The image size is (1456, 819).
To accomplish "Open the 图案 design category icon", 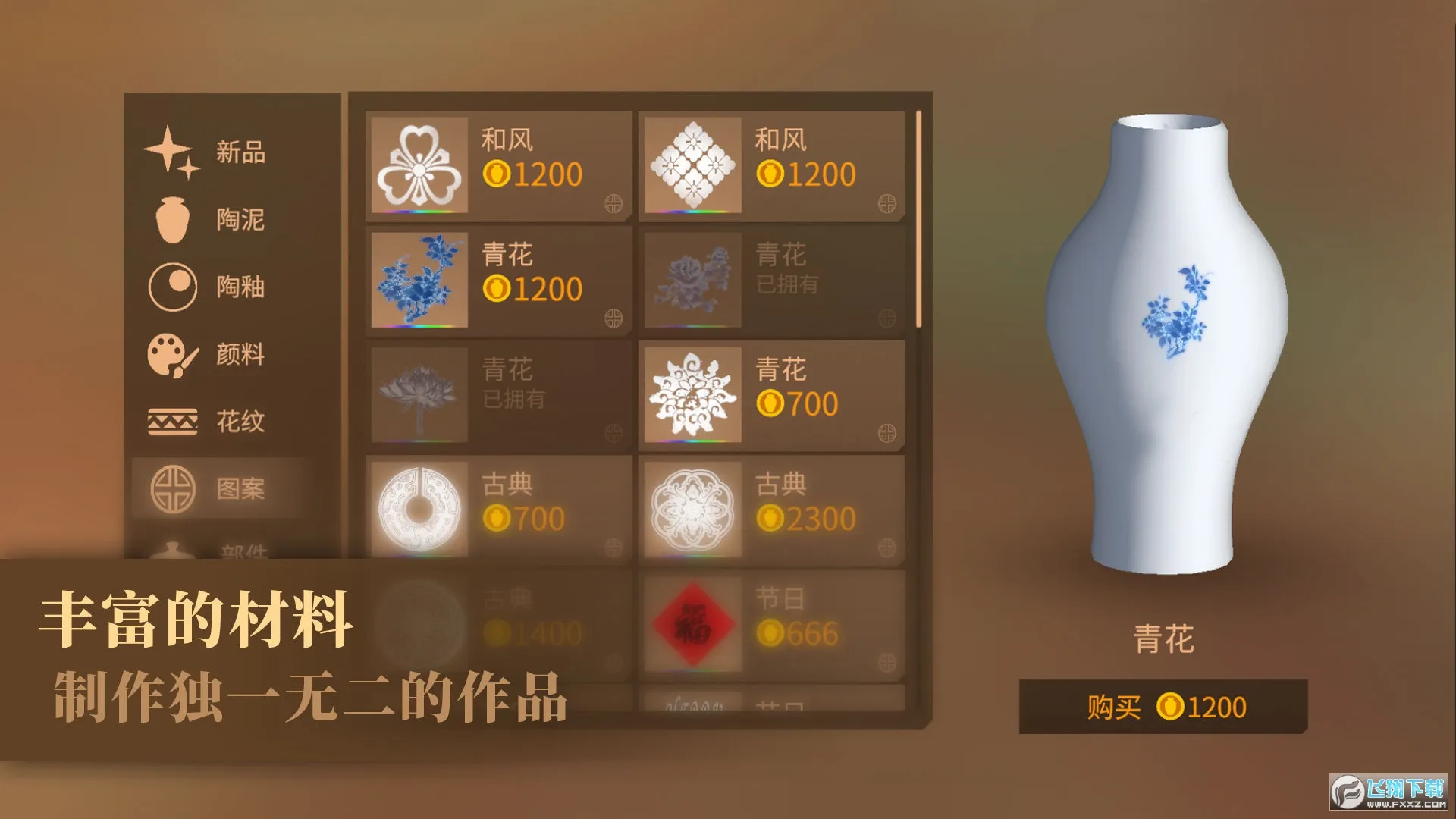I will tap(171, 489).
